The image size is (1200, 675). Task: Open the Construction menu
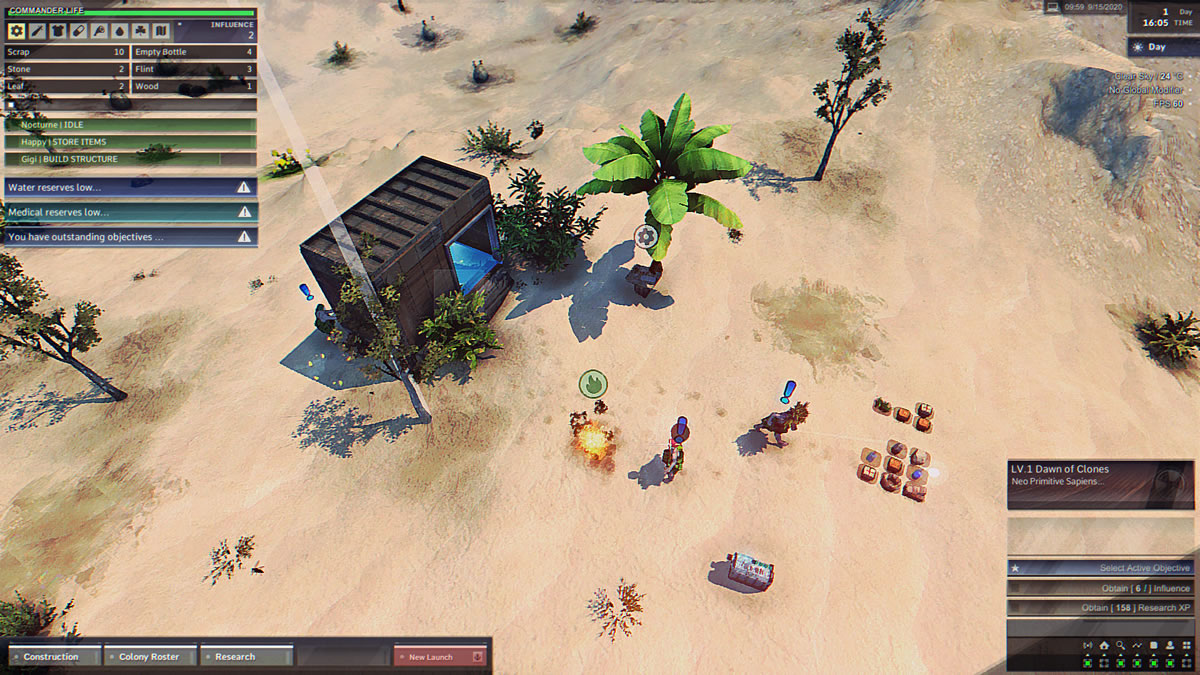pyautogui.click(x=54, y=657)
